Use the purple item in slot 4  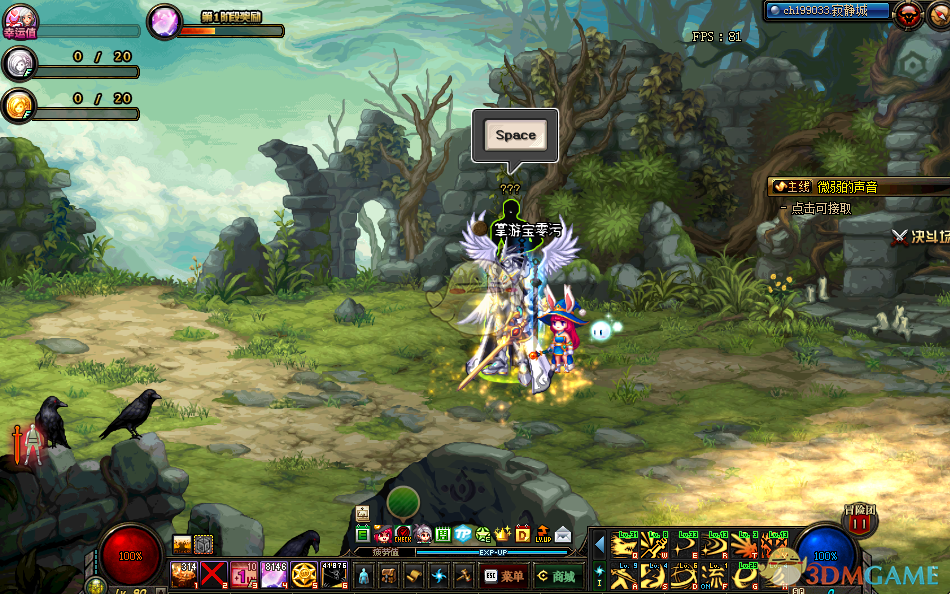[x=273, y=574]
